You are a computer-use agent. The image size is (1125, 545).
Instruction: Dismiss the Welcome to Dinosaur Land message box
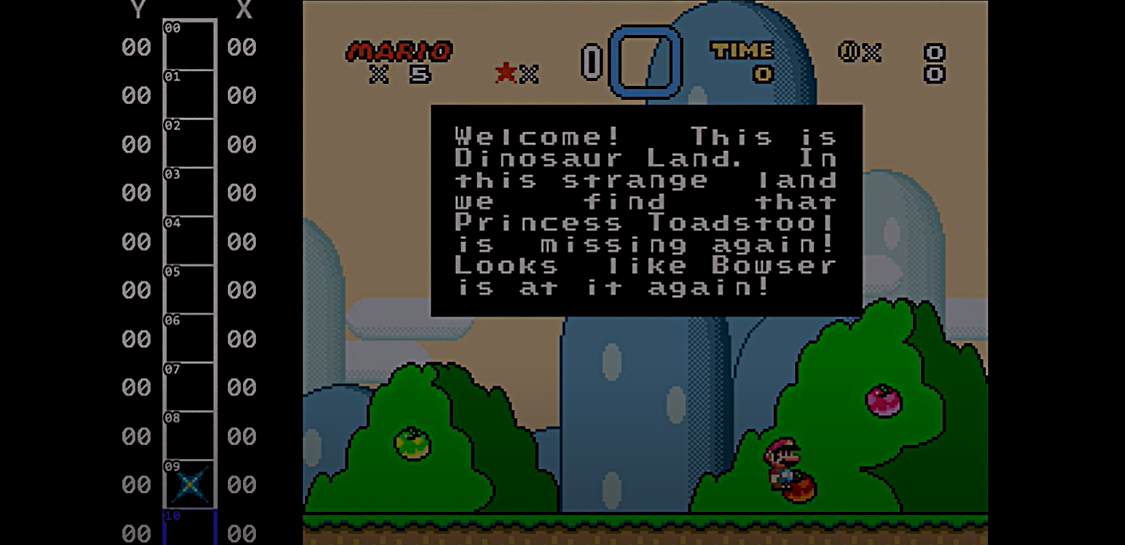click(646, 210)
